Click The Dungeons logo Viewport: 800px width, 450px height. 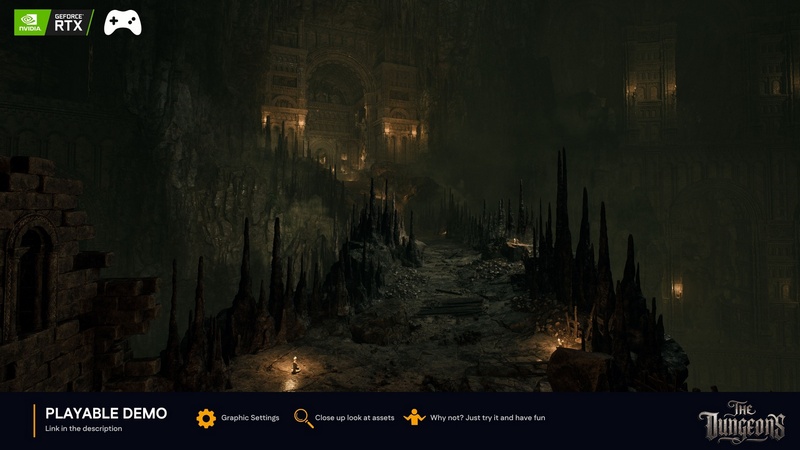click(742, 421)
